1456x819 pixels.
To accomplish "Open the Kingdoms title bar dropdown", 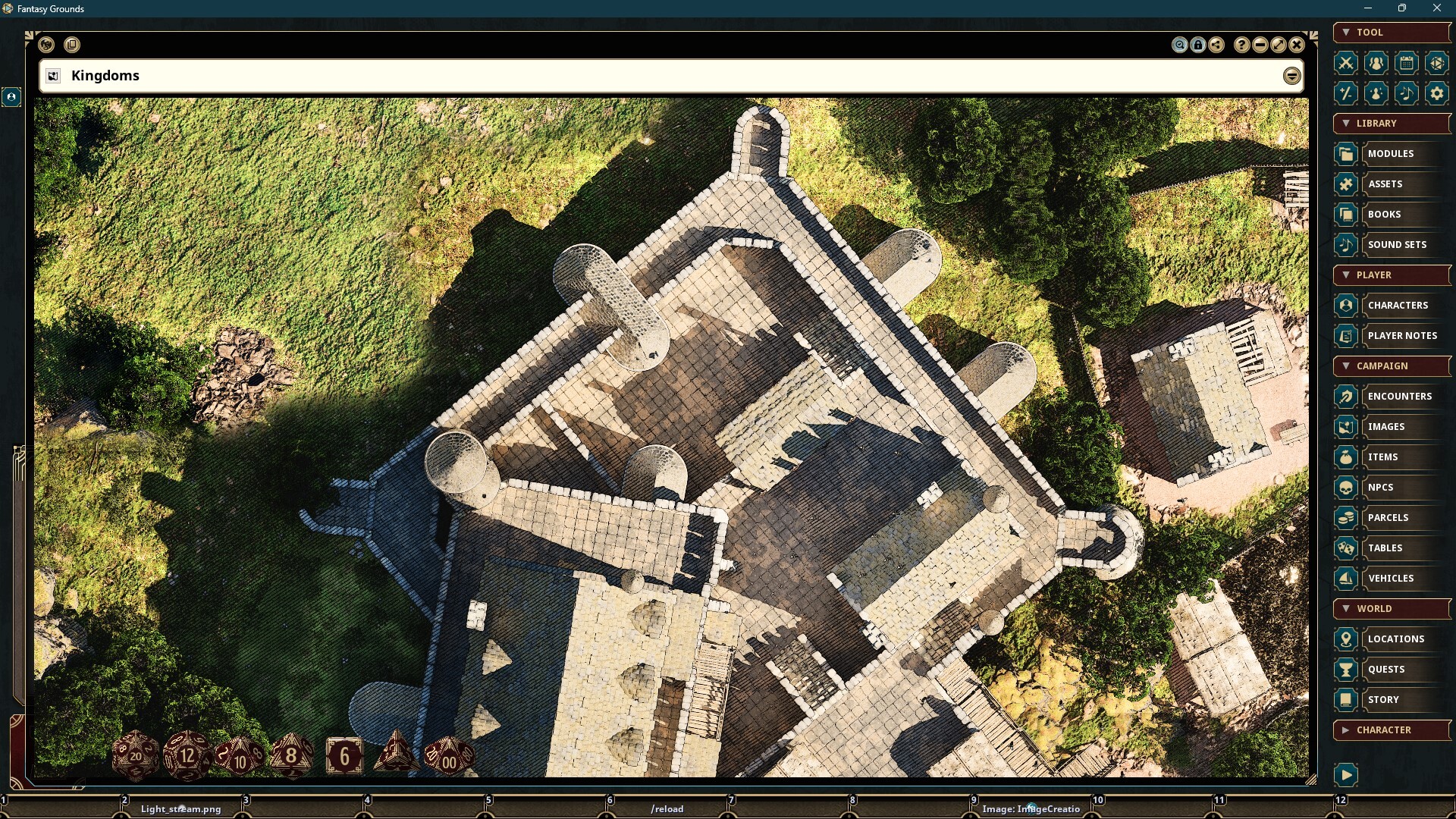I will coord(1291,75).
